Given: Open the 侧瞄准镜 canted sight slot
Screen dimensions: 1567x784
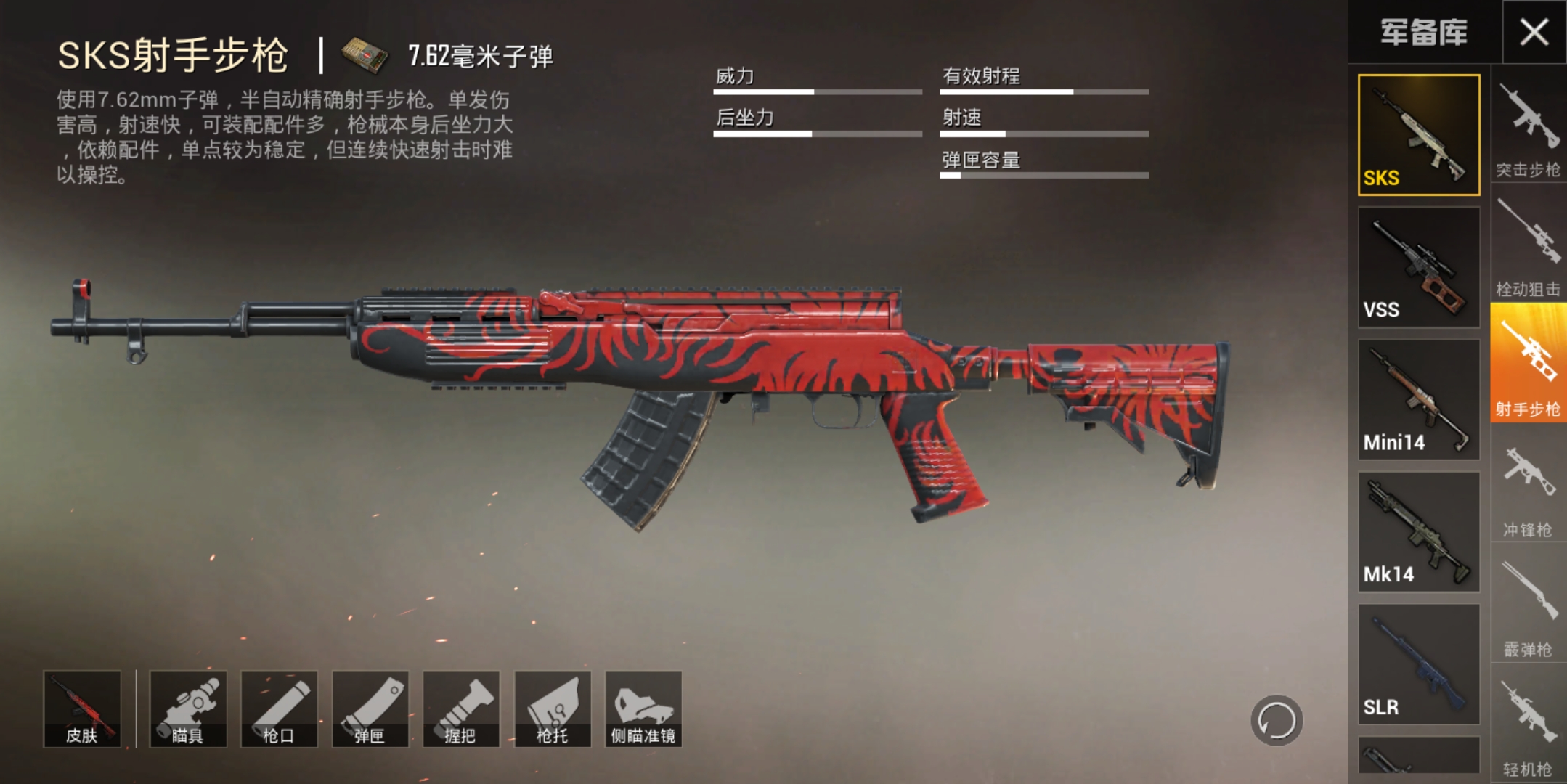Looking at the screenshot, I should click(643, 709).
